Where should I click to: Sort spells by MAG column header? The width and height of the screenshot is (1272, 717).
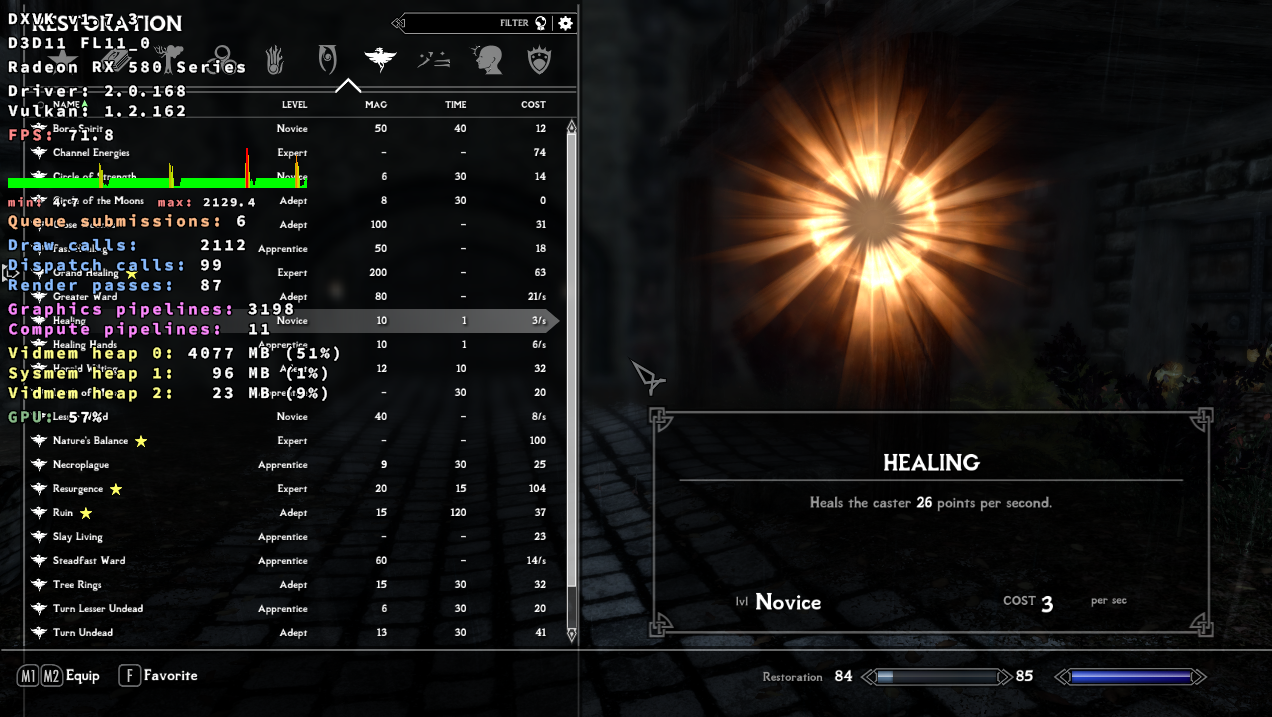tap(376, 105)
